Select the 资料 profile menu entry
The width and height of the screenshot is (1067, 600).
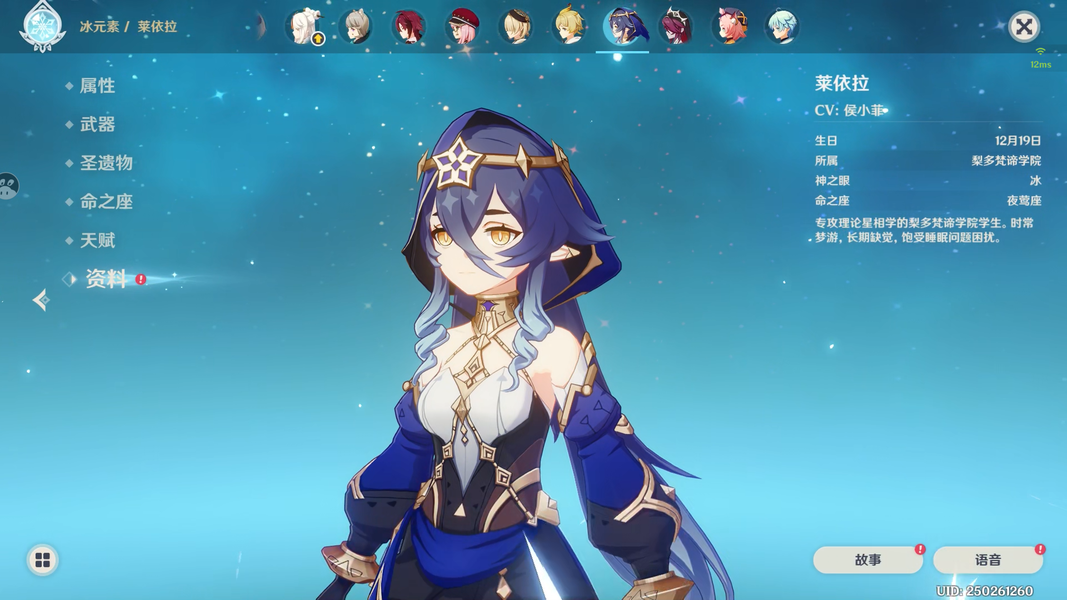pos(105,279)
